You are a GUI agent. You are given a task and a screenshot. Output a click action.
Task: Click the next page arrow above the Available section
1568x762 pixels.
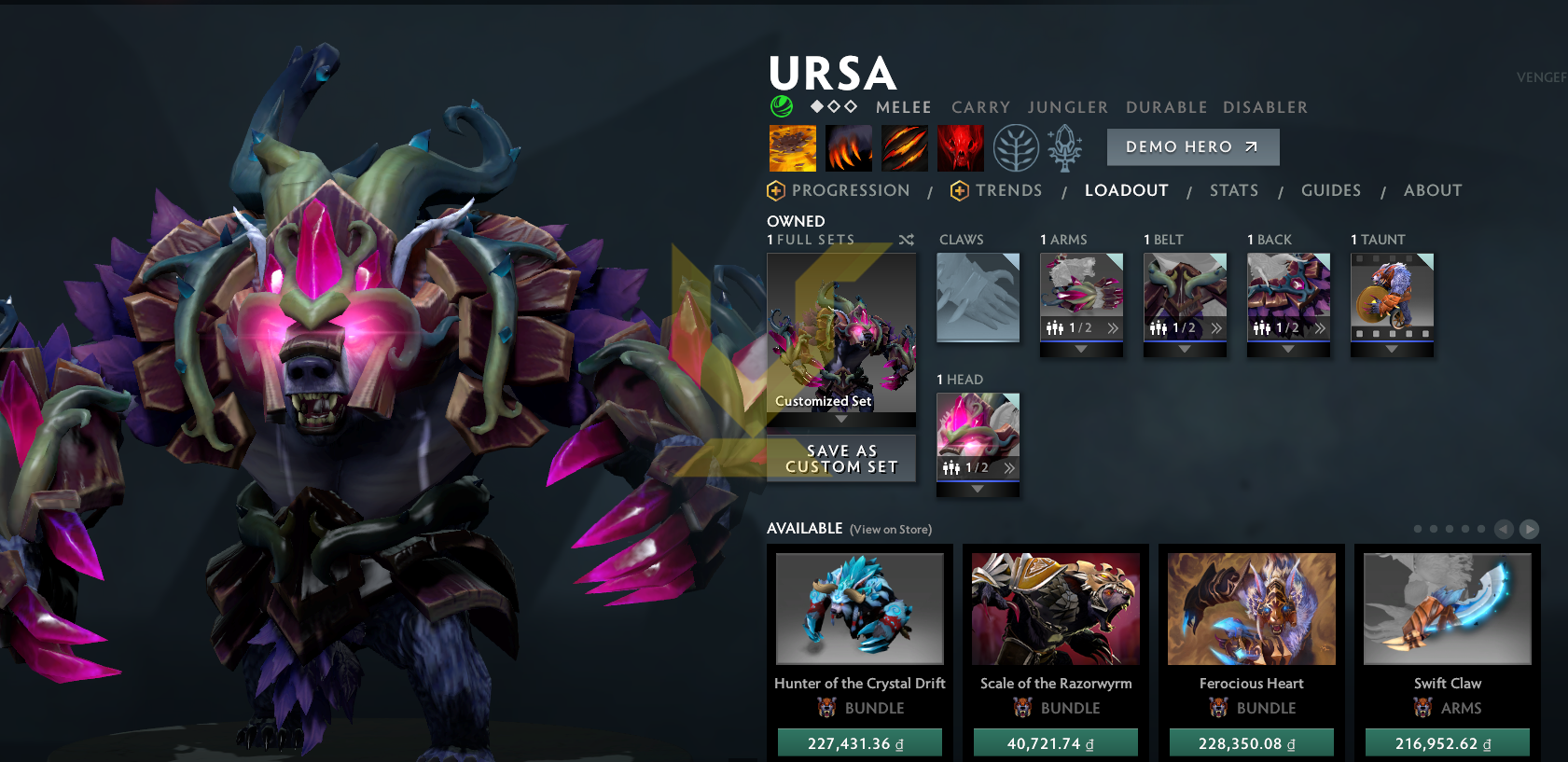1530,529
